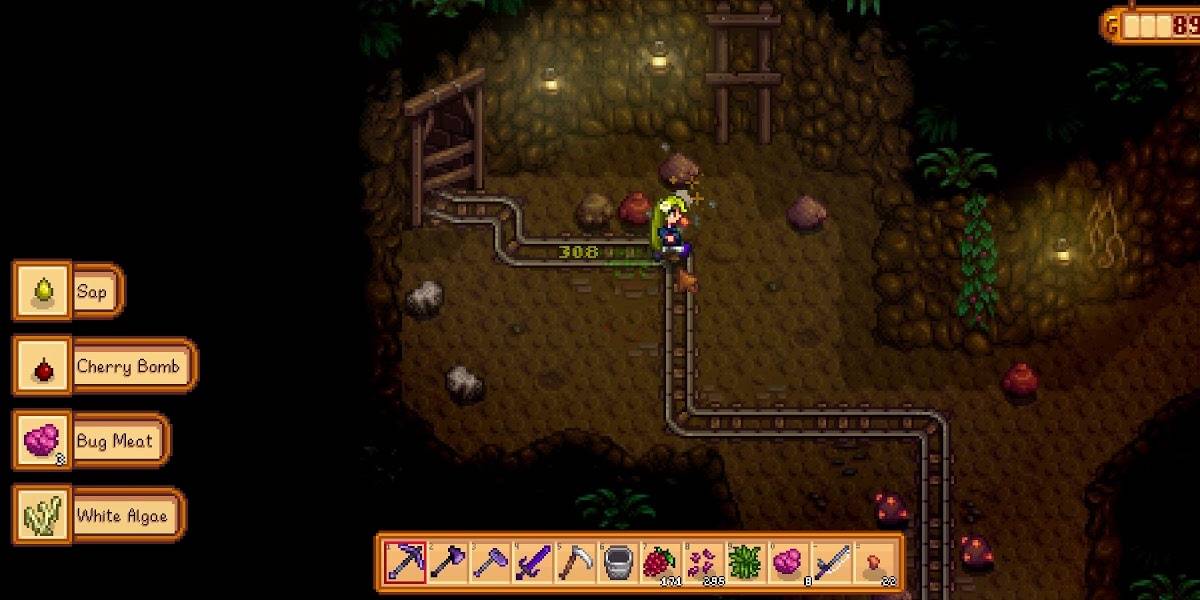Screen dimensions: 1200x600
Task: Click the Bug Meat hotbar slot
Action: click(787, 562)
